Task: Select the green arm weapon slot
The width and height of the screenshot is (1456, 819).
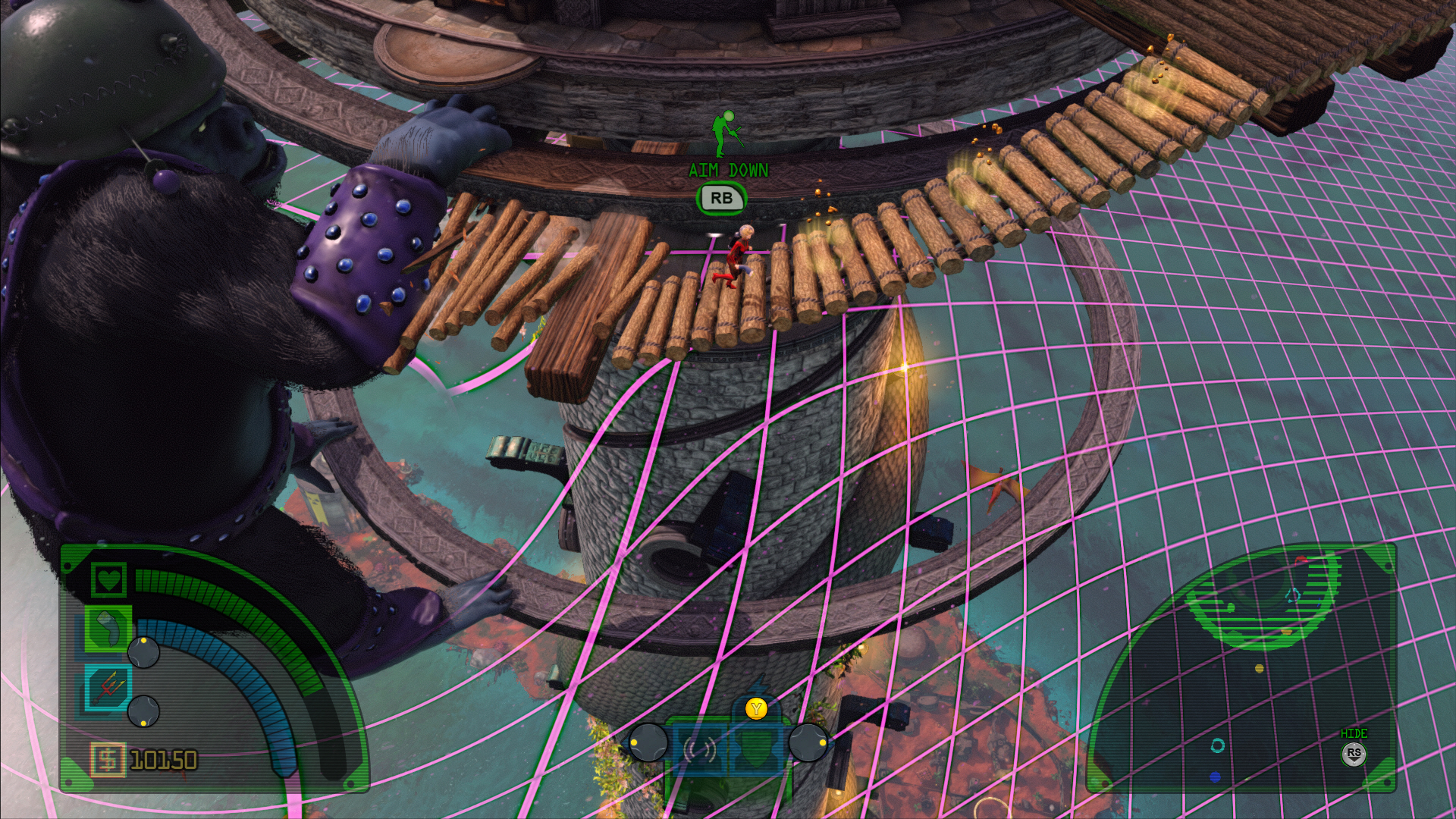Action: [108, 629]
